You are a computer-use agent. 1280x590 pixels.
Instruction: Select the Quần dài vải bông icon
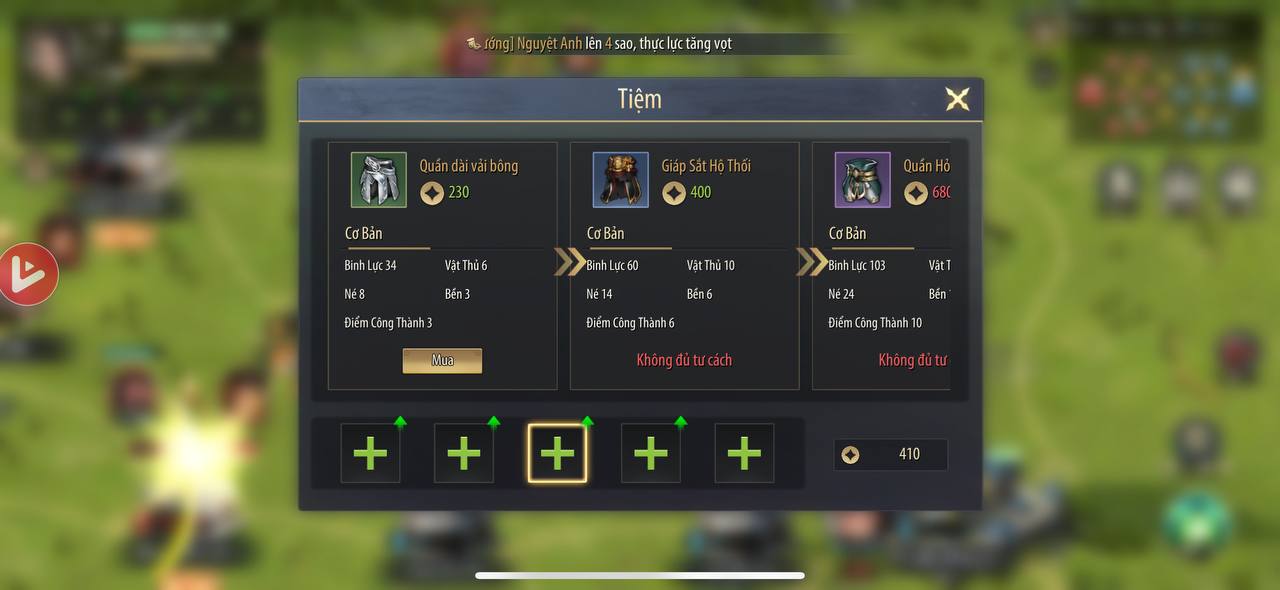click(379, 180)
